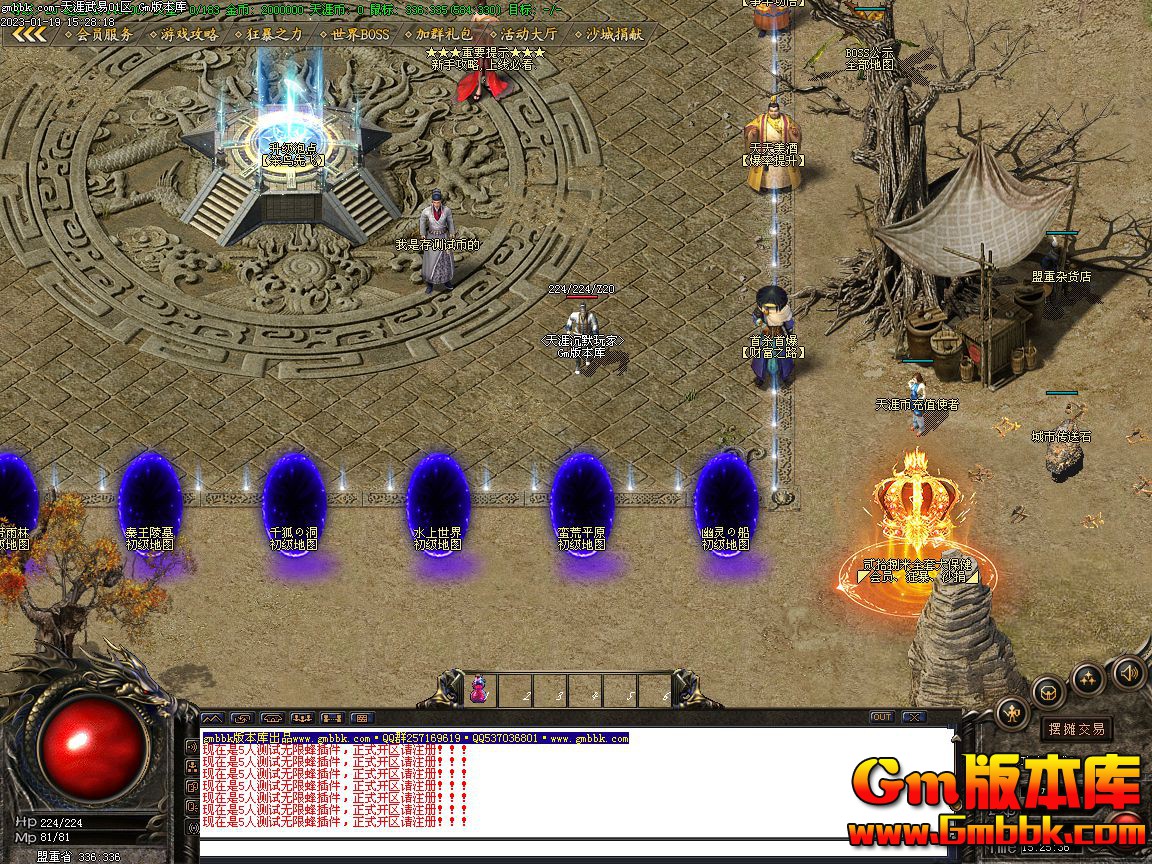Open the skills icon with three stars

pyautogui.click(x=1088, y=679)
